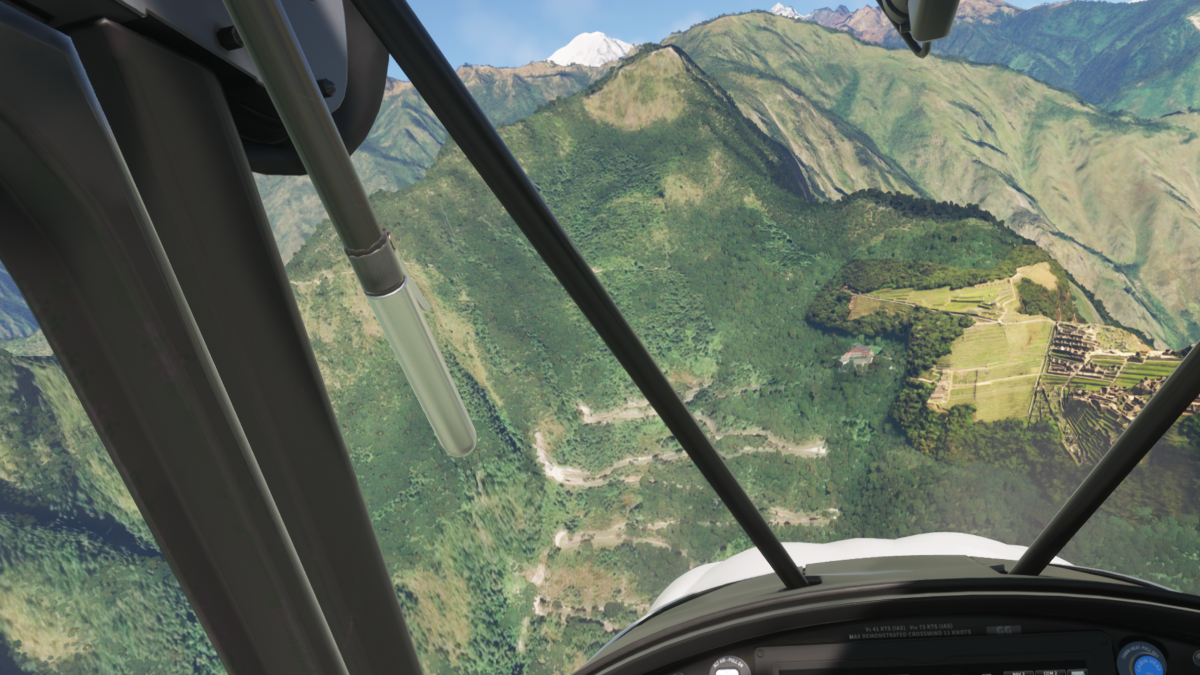Pull the blue Cabin Heat knob
Screen dimensions: 1200x675
(1146, 664)
